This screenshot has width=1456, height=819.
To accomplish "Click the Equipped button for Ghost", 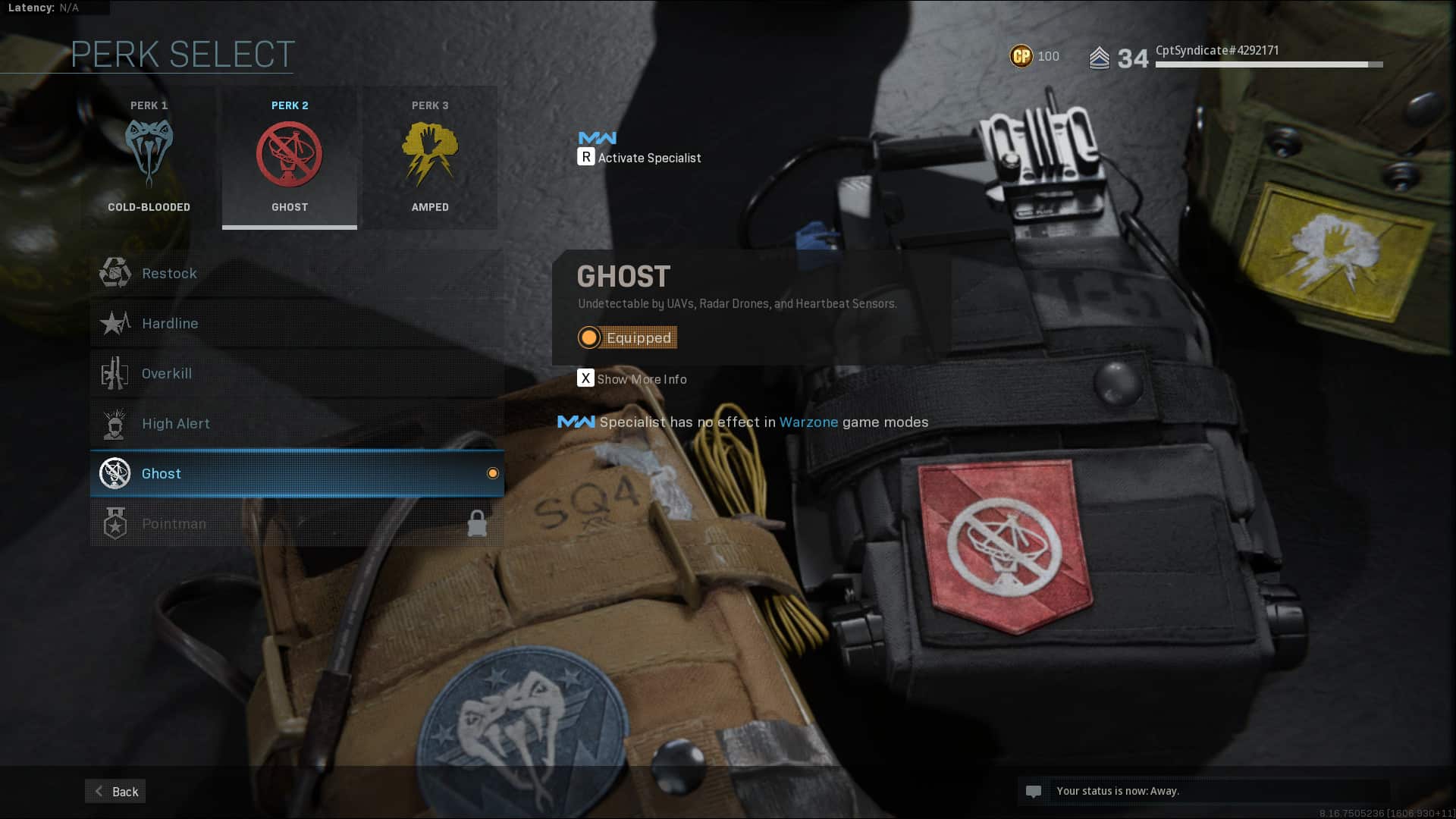I will click(x=627, y=337).
